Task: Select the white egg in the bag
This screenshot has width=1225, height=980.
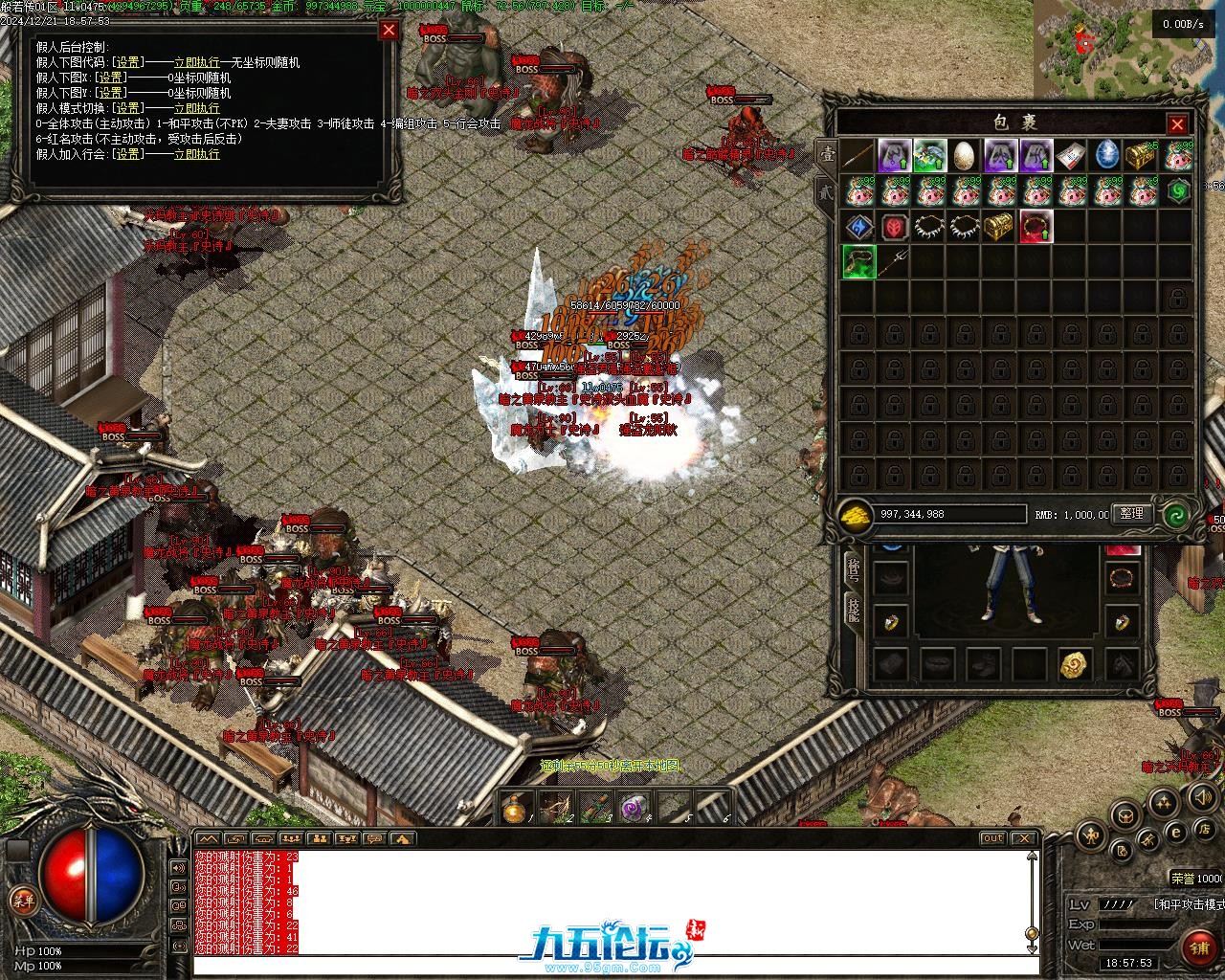Action: pyautogui.click(x=964, y=156)
